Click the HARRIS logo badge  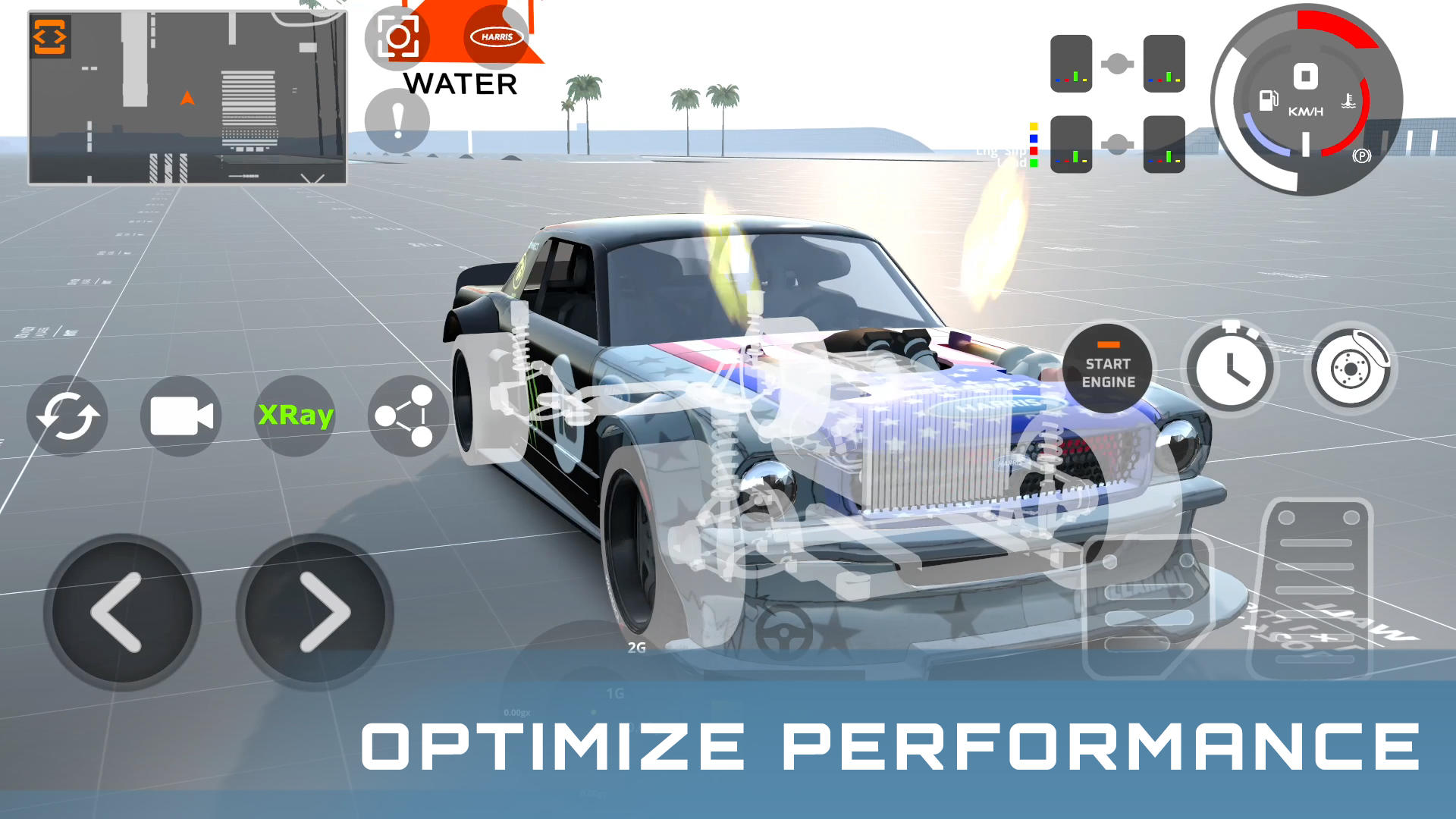(x=494, y=36)
